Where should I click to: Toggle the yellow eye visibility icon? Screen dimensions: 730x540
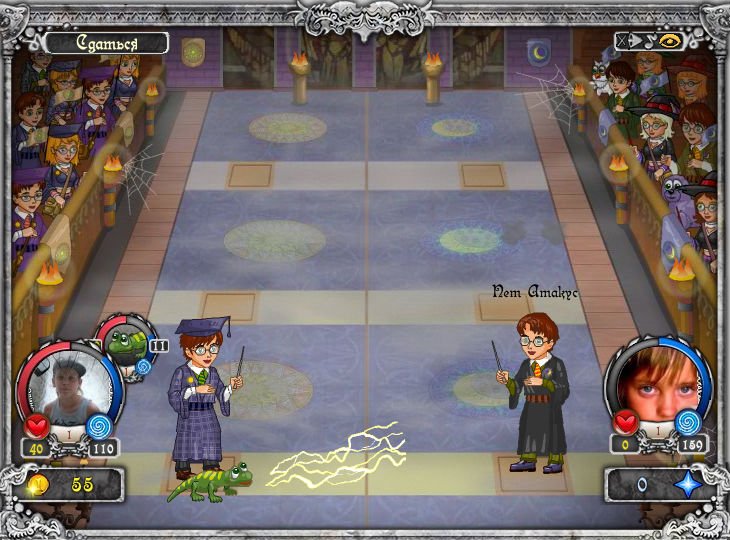pos(671,42)
